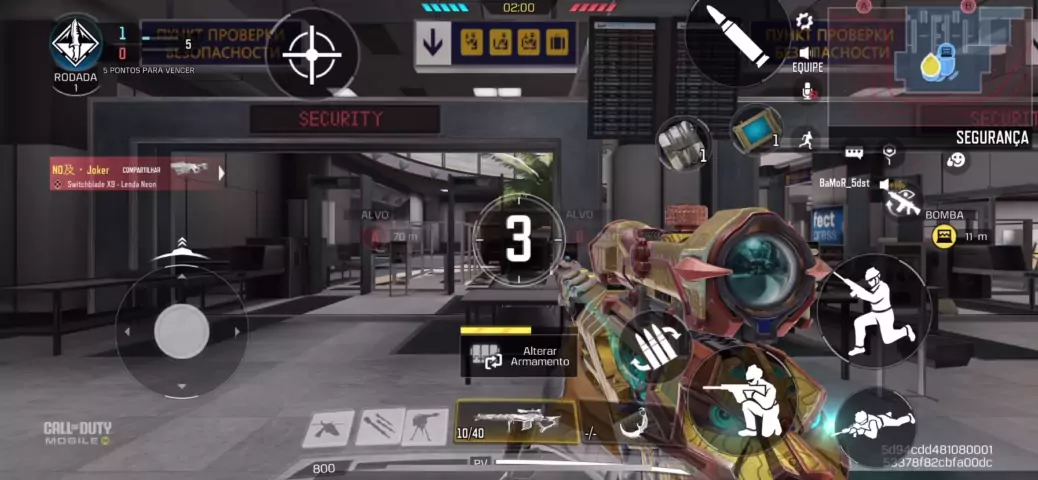Toggle the microphone mute icon
The height and width of the screenshot is (480, 1038).
[808, 91]
